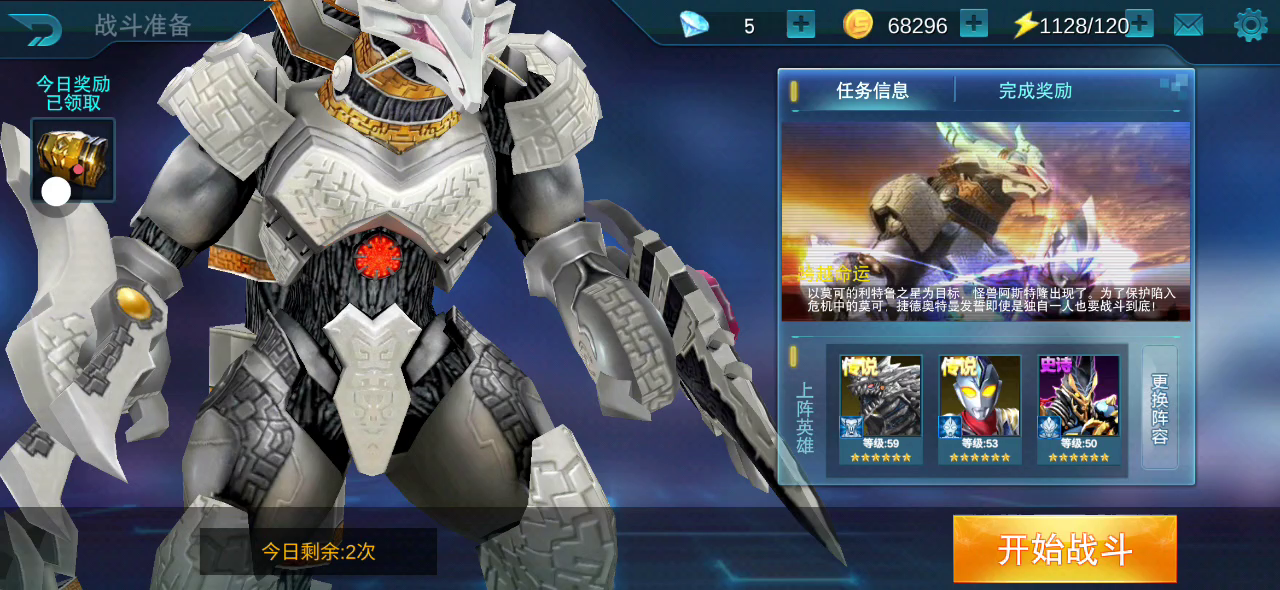Start the battle with 开始战斗

[x=1064, y=549]
